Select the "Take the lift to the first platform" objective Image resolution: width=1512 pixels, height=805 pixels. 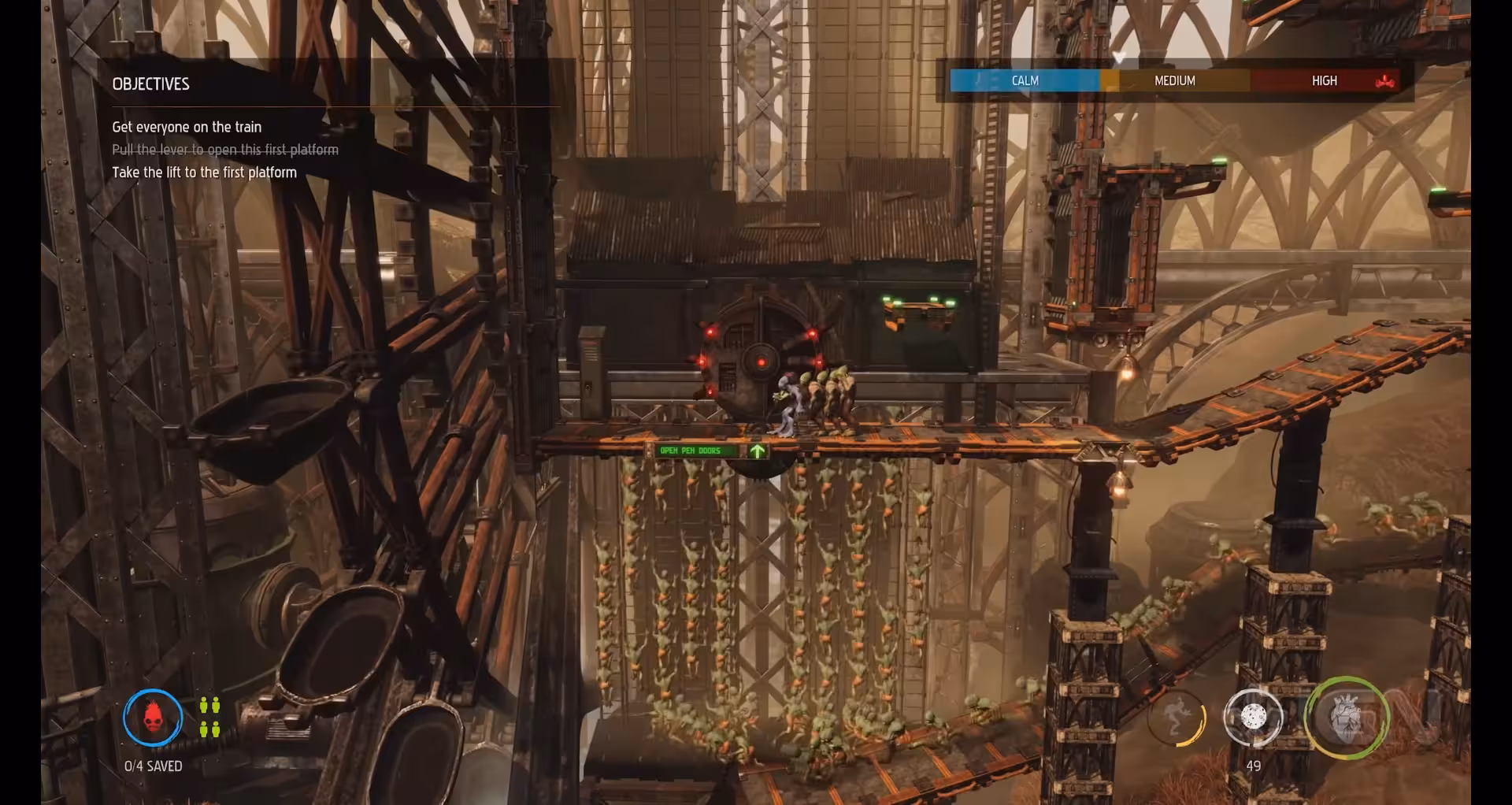click(204, 172)
